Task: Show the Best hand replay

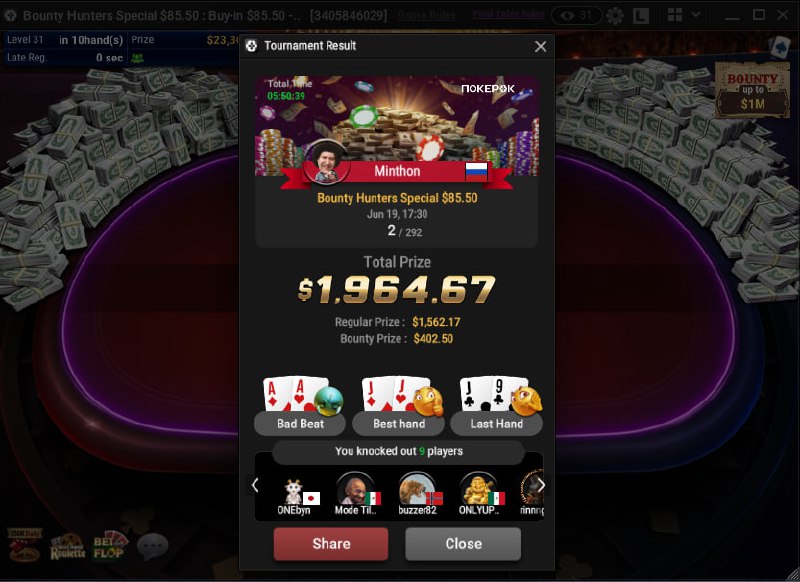Action: [399, 423]
